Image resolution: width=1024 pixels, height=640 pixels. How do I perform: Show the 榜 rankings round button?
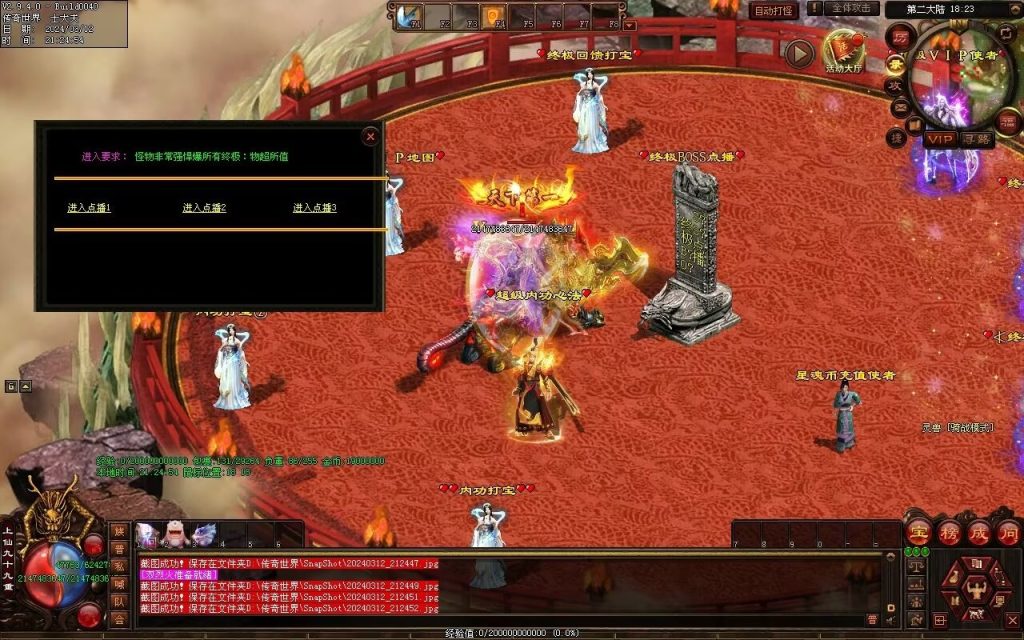[x=949, y=531]
